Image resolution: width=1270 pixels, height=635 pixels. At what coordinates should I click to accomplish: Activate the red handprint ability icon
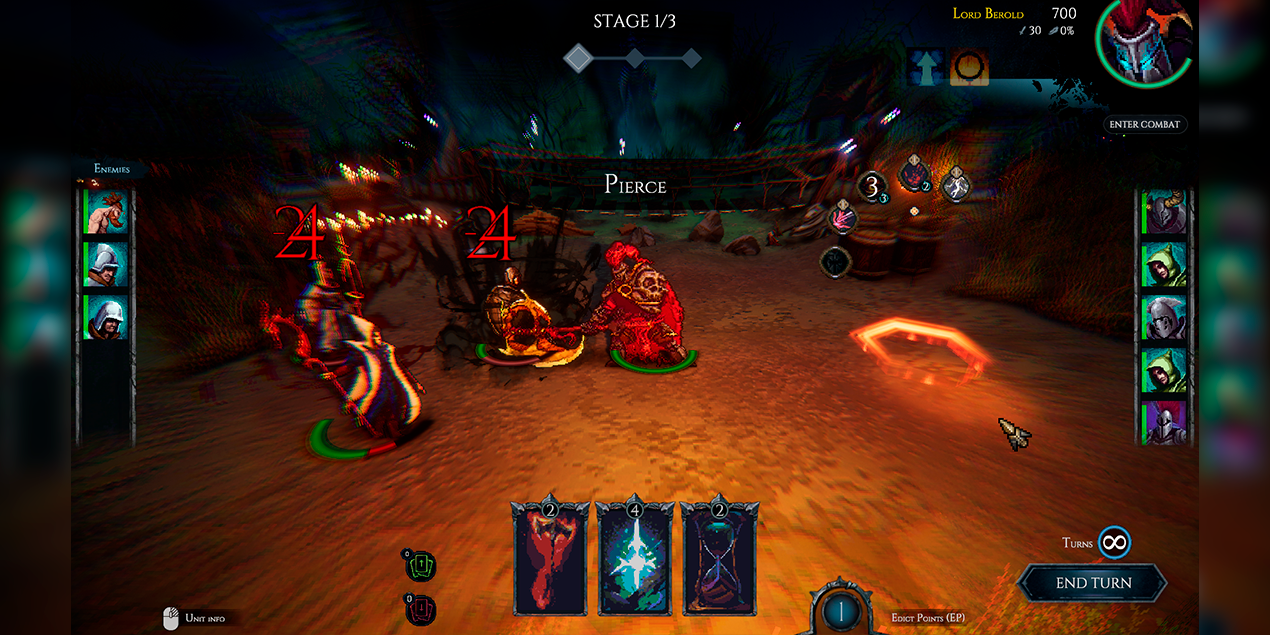click(x=913, y=175)
